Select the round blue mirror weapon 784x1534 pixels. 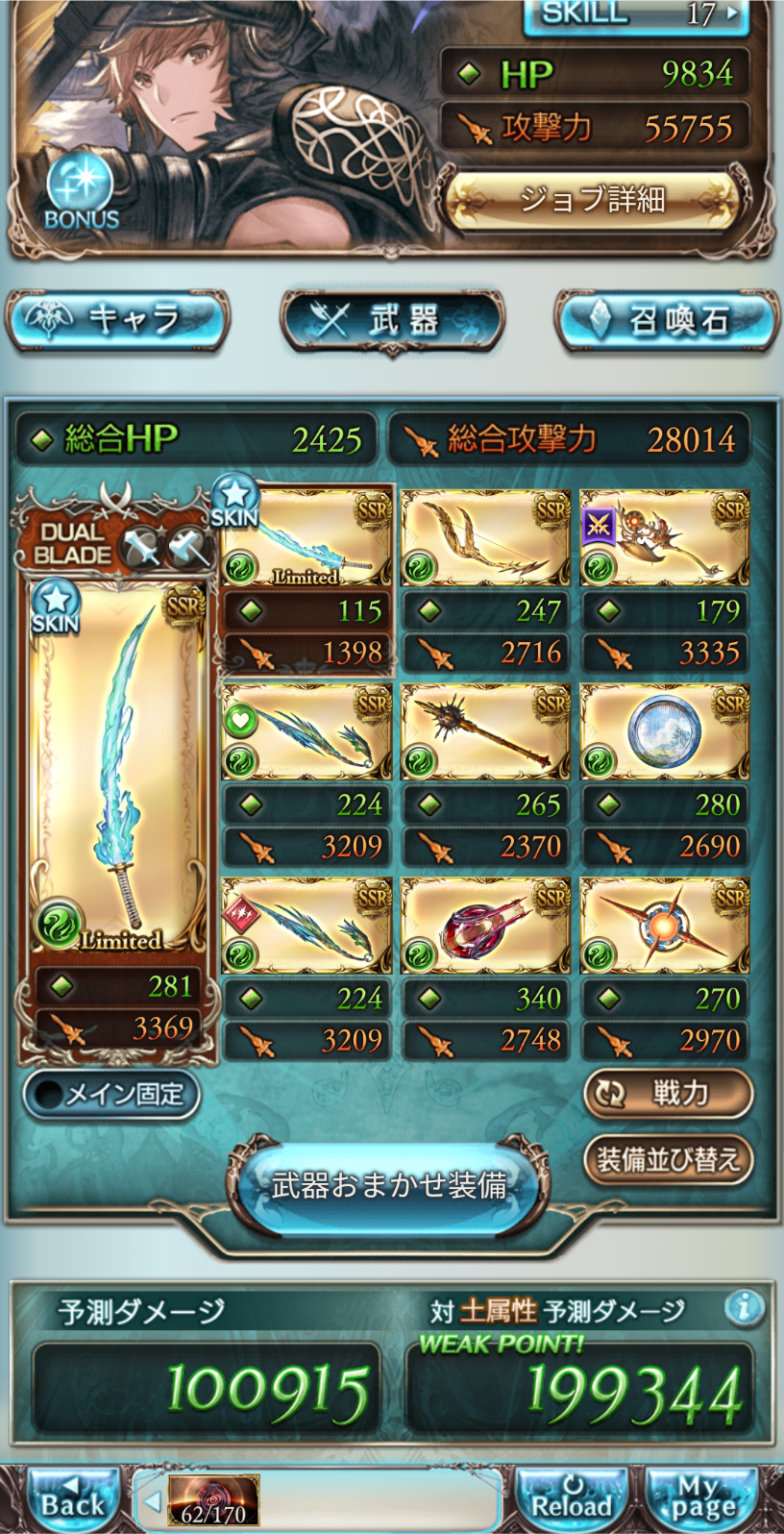(665, 732)
